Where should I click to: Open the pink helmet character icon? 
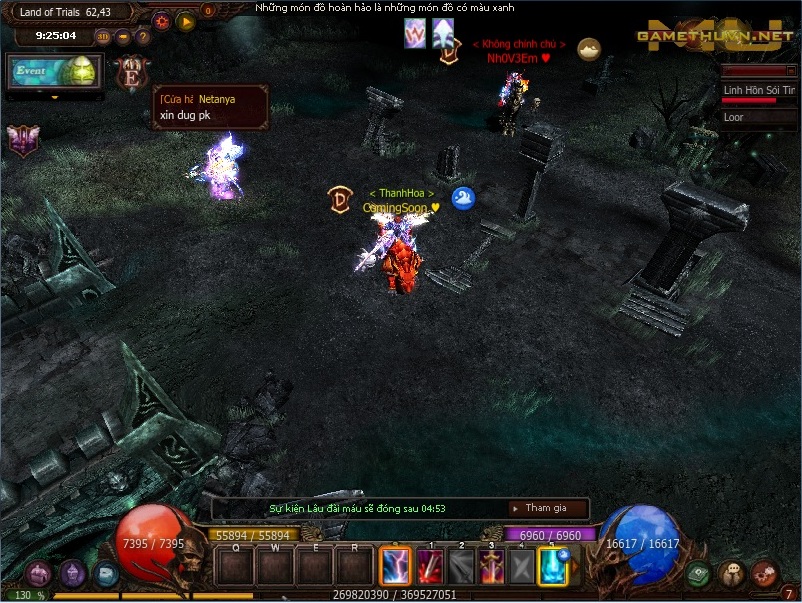click(39, 574)
